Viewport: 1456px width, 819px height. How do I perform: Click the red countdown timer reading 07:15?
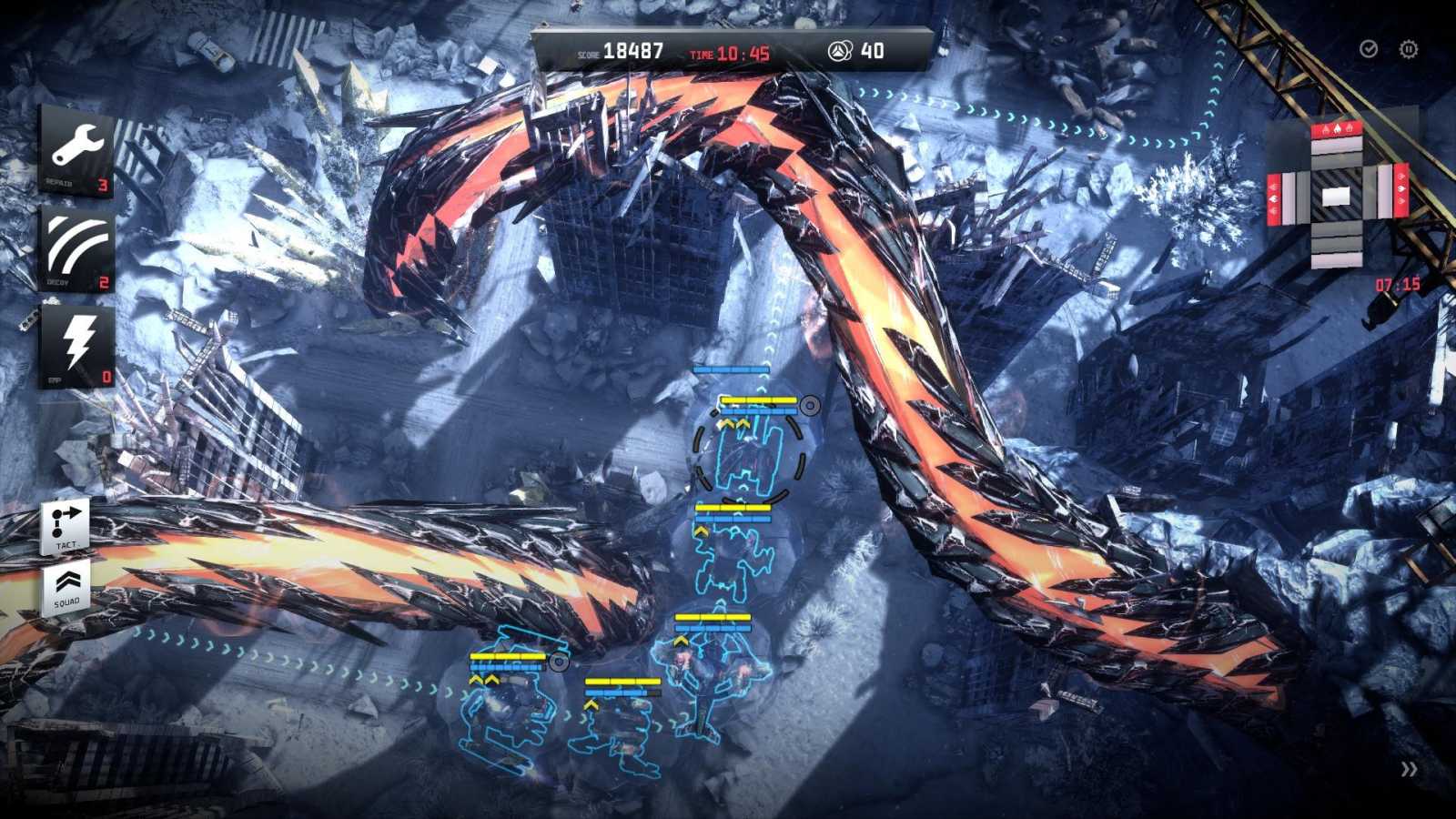(1398, 283)
